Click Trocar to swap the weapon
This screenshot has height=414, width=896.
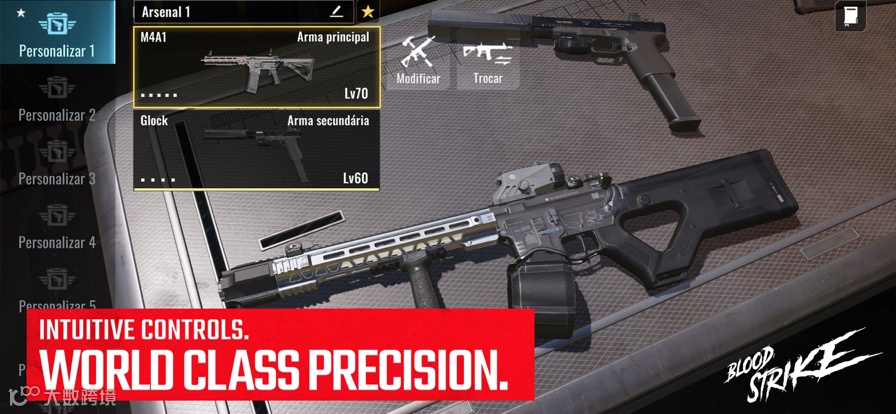coord(488,59)
